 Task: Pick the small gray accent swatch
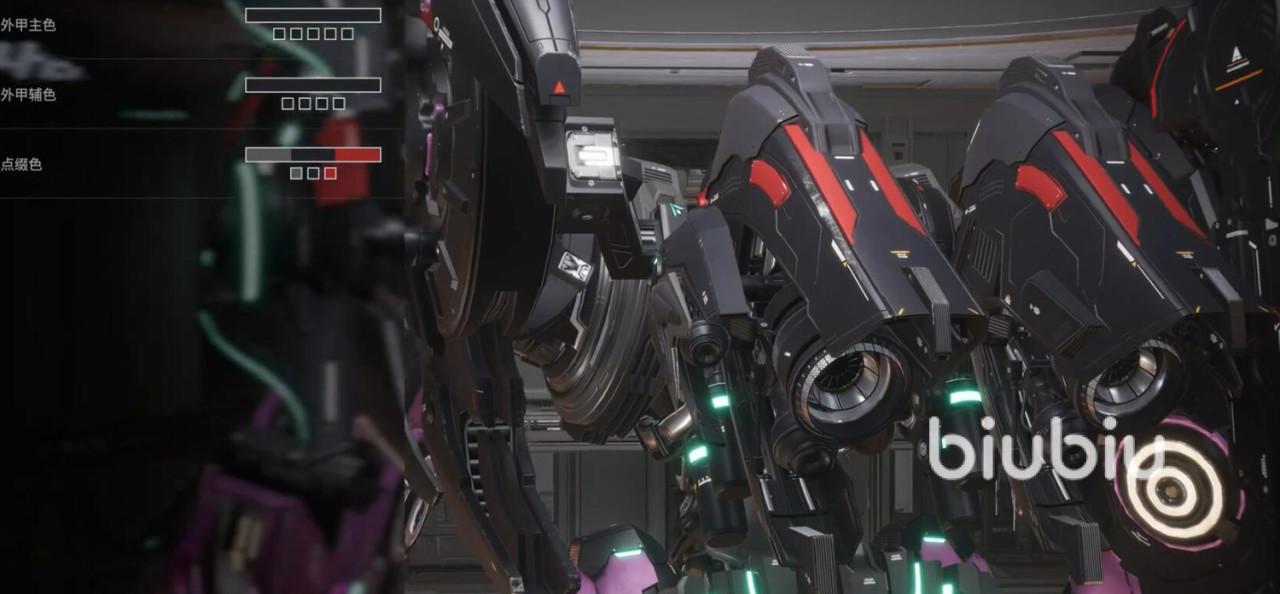[x=296, y=173]
